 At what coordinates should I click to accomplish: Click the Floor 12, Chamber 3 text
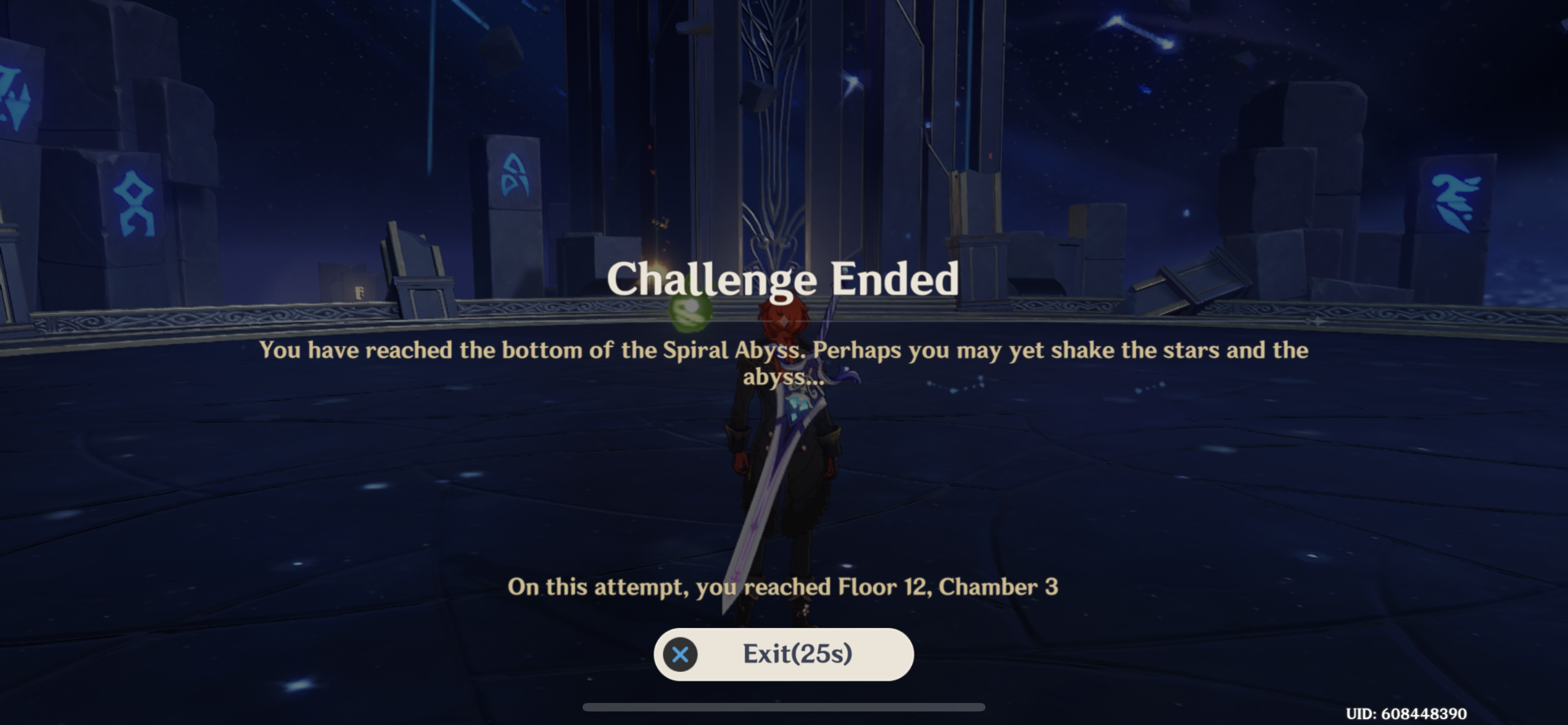click(x=784, y=587)
